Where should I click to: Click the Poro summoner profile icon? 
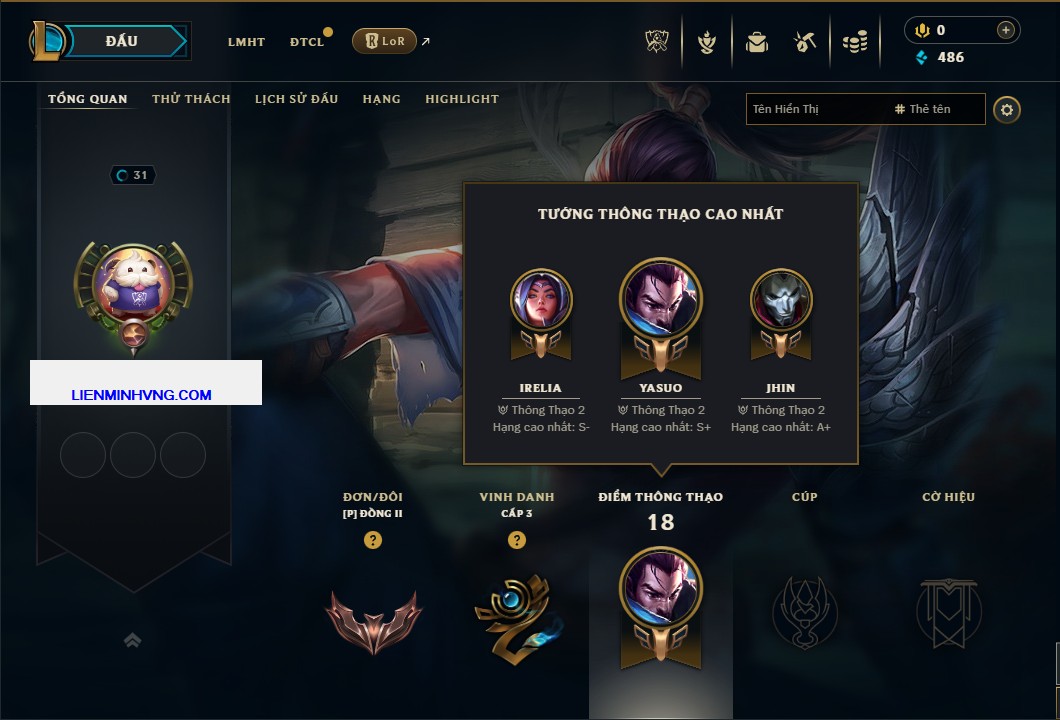(133, 284)
